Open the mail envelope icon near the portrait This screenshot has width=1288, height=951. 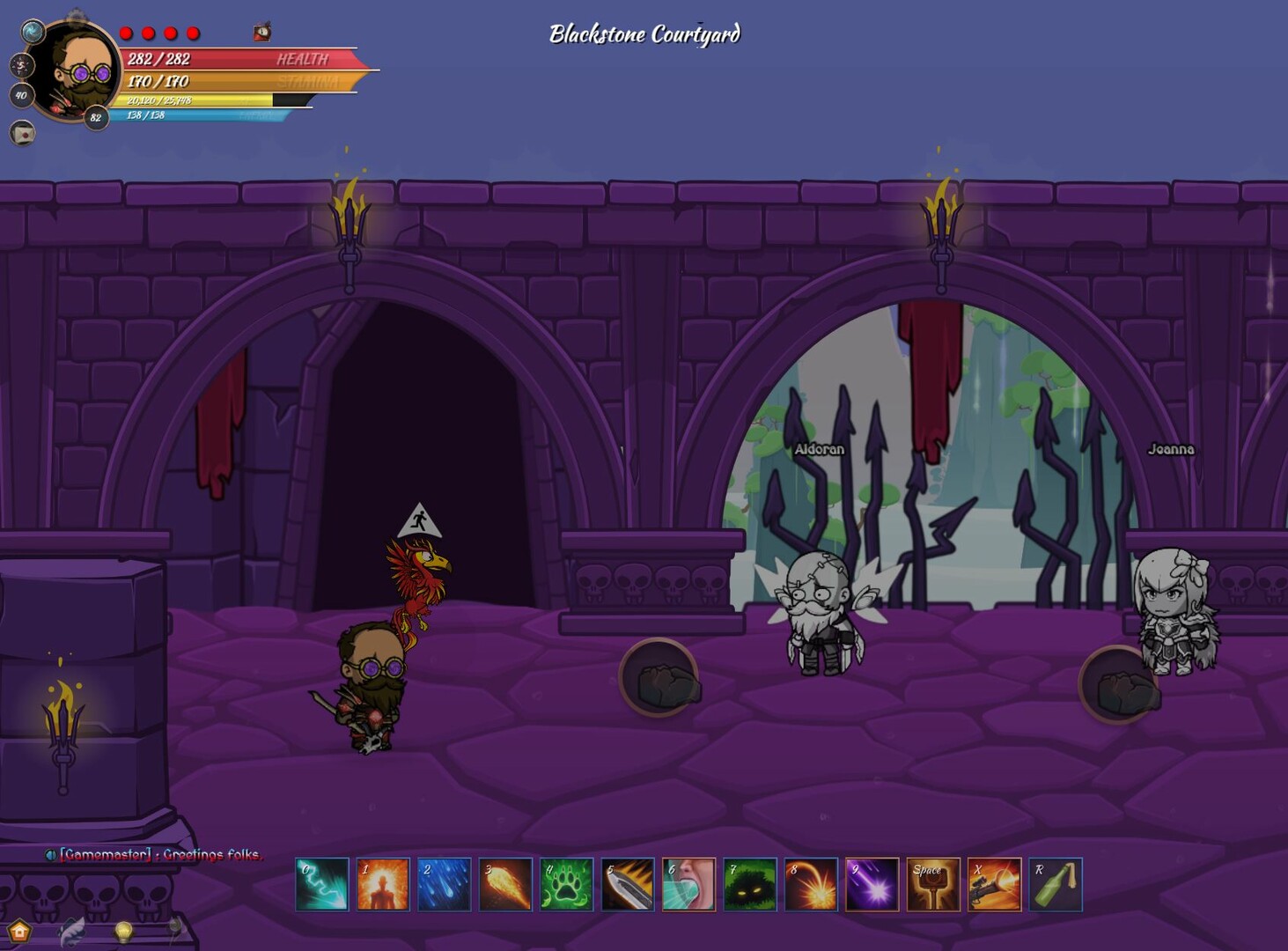21,134
